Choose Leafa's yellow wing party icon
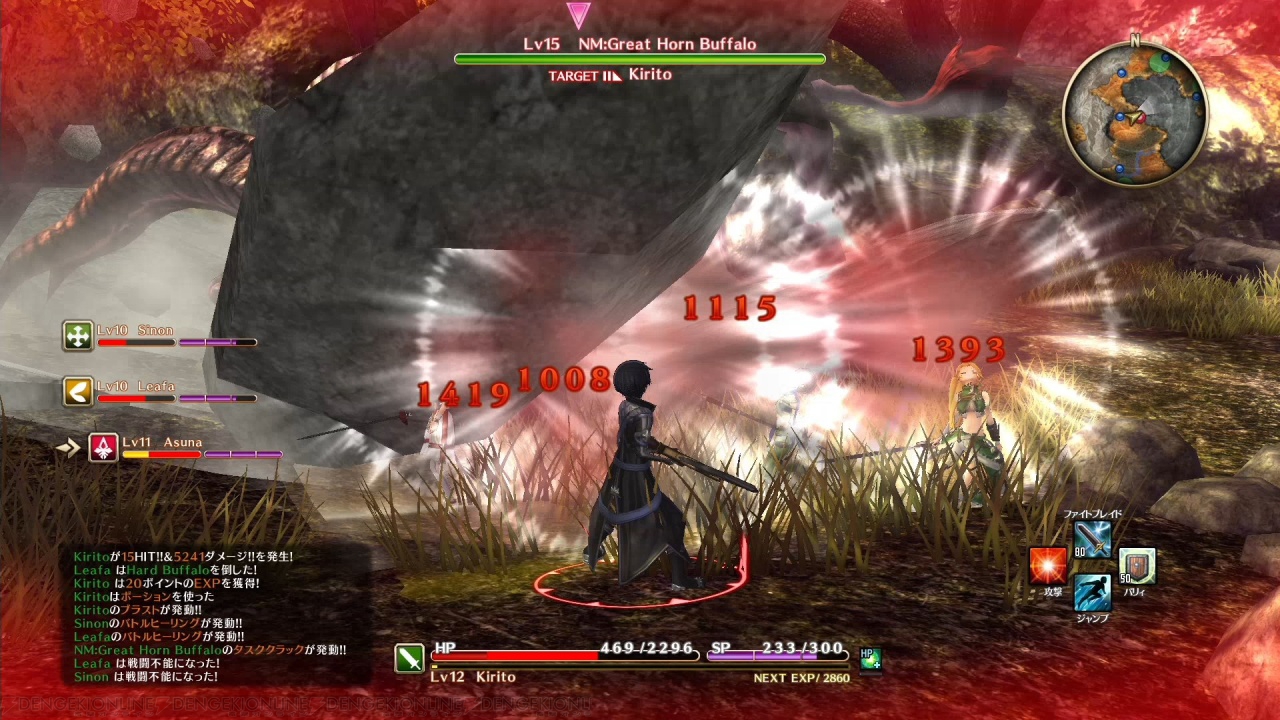Image resolution: width=1280 pixels, height=720 pixels. (78, 391)
